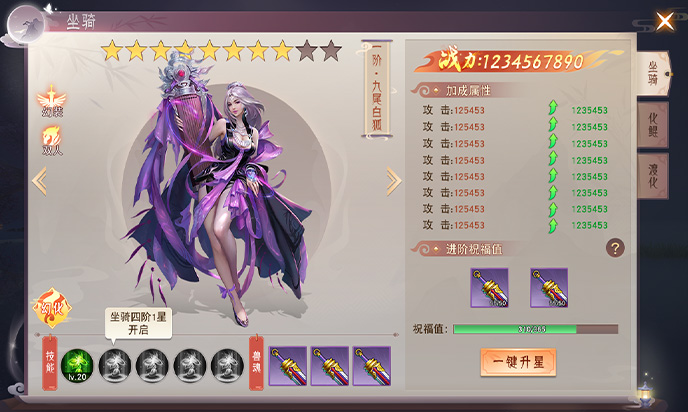The width and height of the screenshot is (688, 412).
Task: Open the blessing value help question mark
Action: (x=616, y=248)
